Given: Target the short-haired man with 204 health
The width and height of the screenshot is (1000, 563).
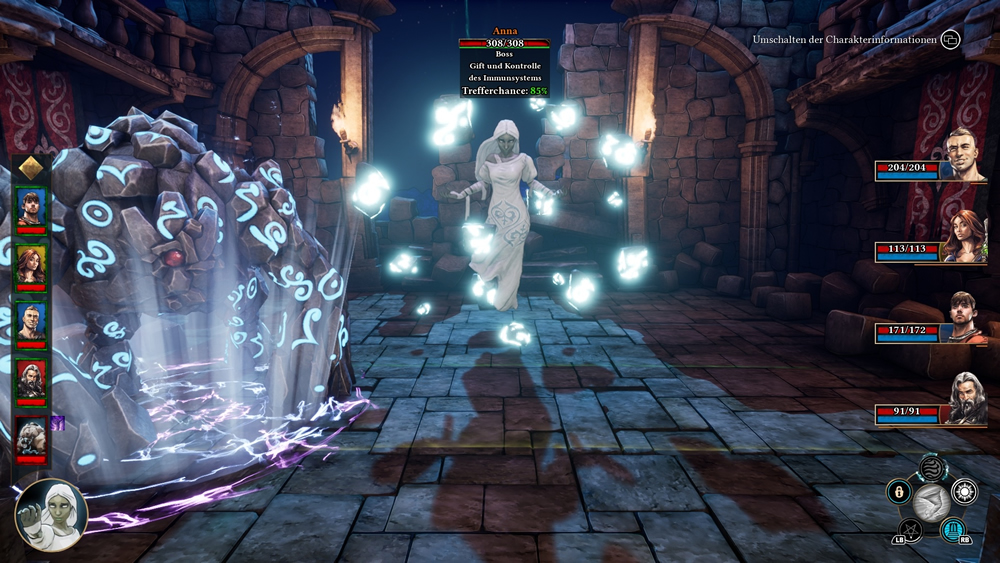Looking at the screenshot, I should [x=966, y=153].
